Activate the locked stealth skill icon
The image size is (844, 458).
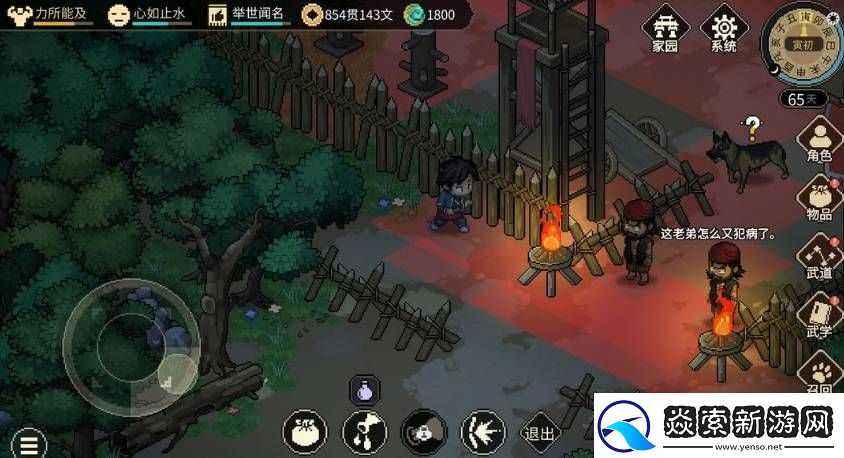(x=423, y=432)
